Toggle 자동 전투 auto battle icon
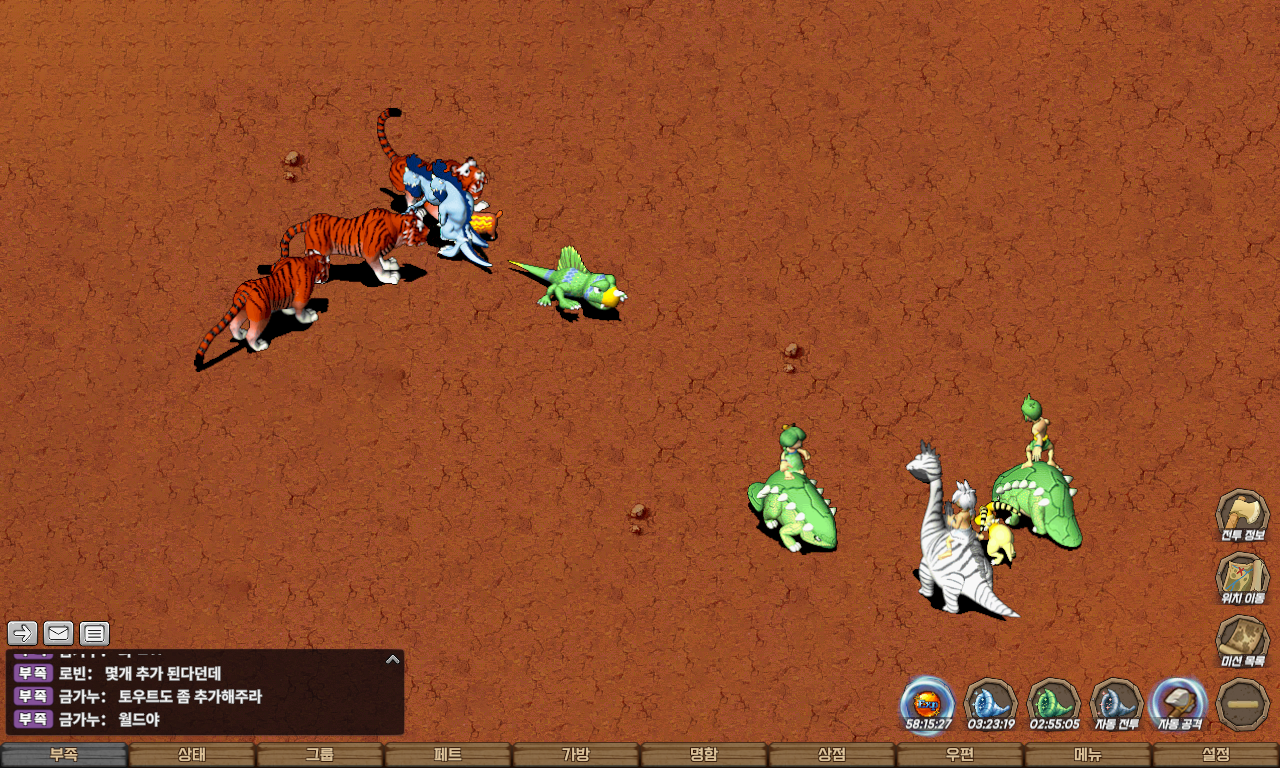1280x768 pixels. [x=1116, y=702]
